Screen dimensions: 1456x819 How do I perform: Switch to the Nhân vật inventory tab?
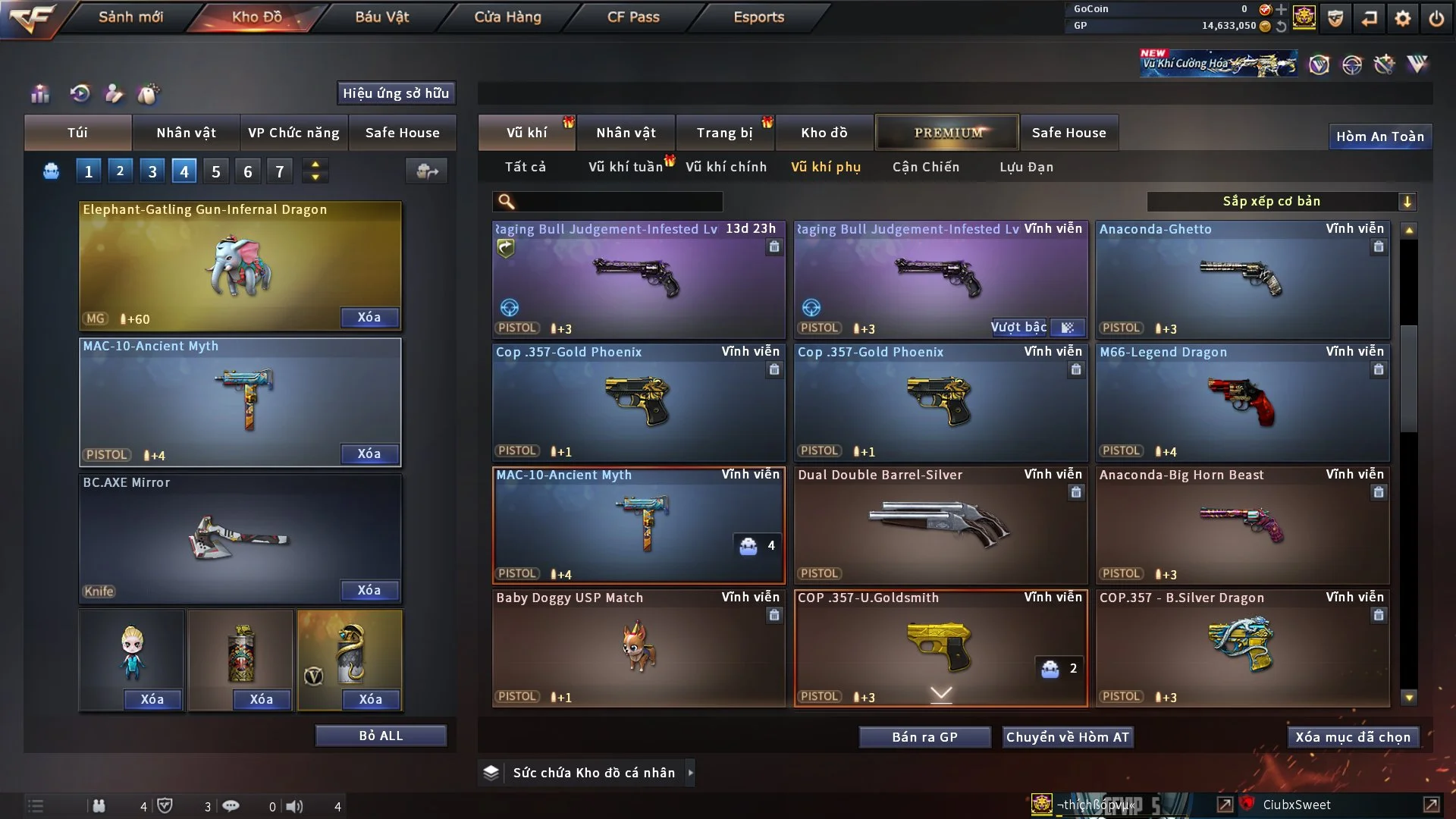626,133
